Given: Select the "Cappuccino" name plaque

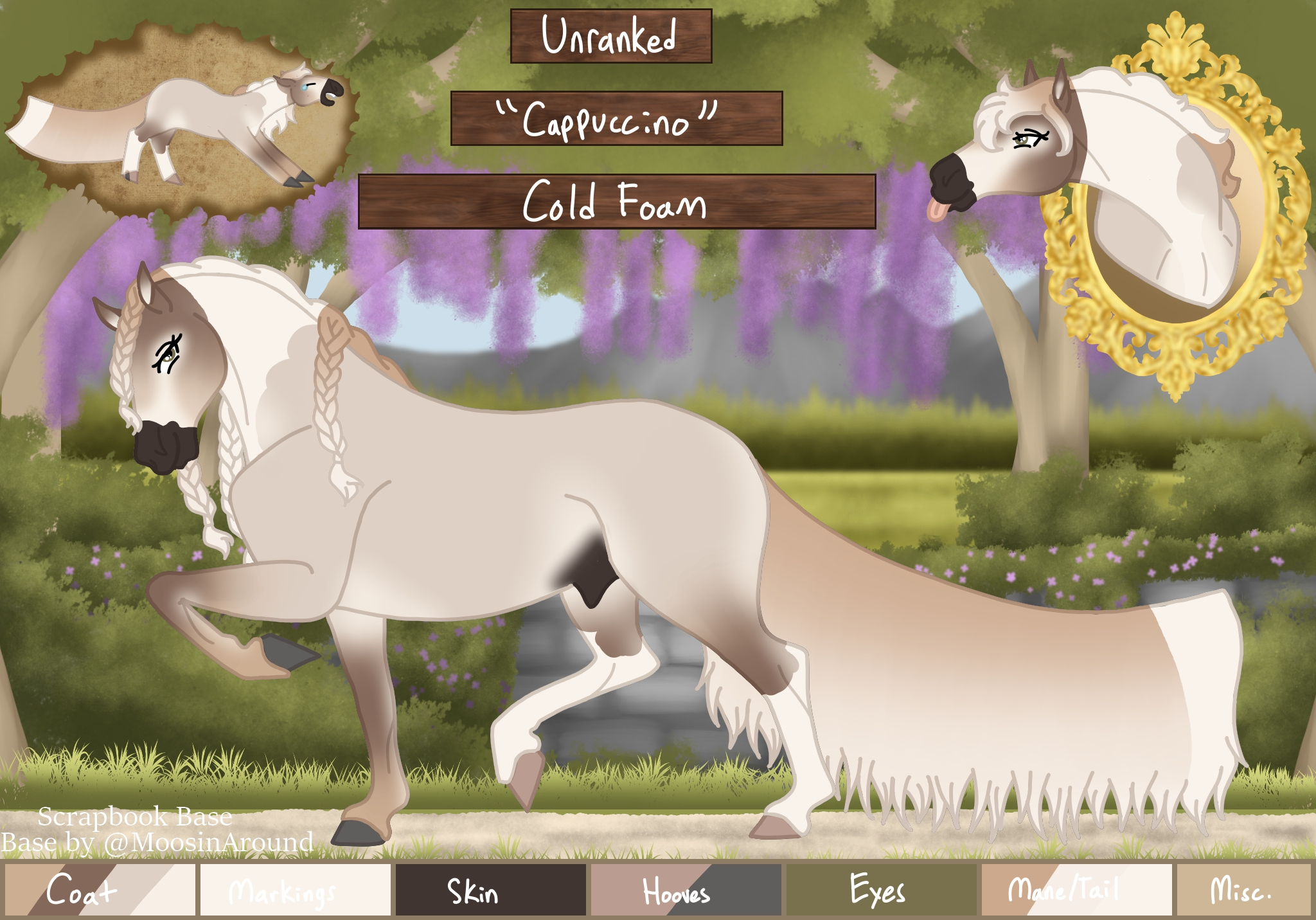Looking at the screenshot, I should [616, 118].
